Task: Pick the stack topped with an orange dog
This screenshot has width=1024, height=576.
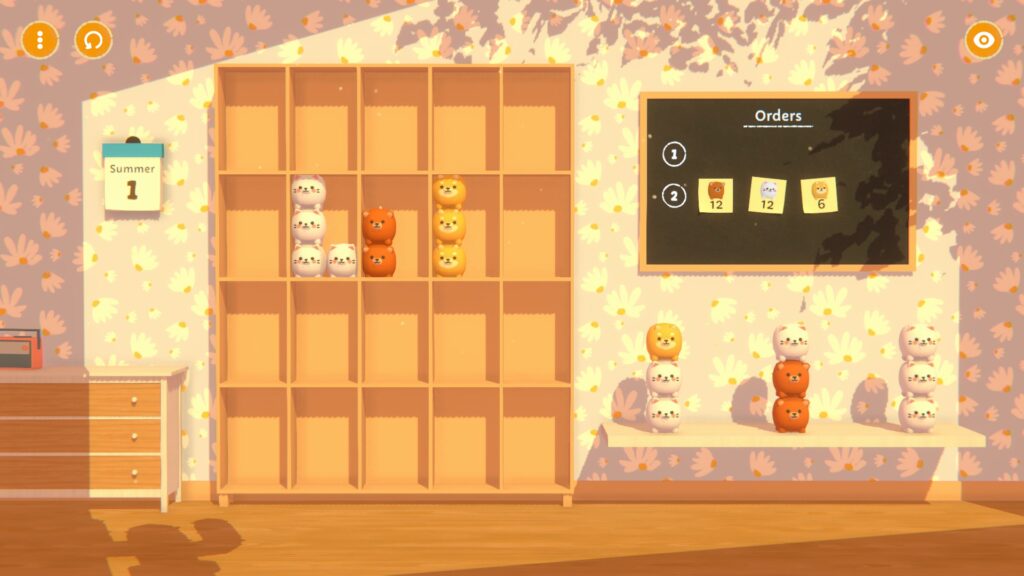Action: click(663, 378)
